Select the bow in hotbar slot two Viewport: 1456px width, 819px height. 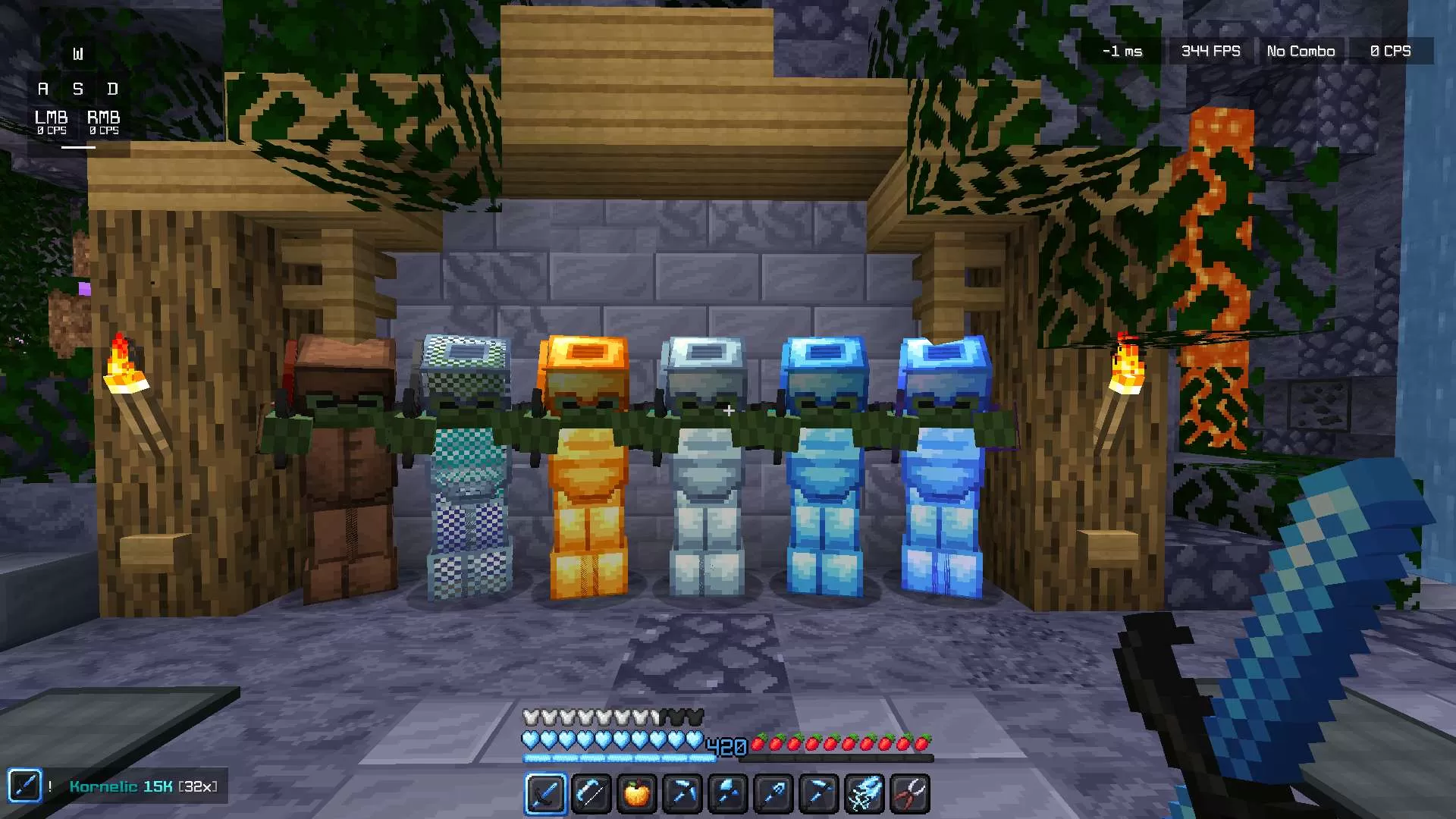(591, 793)
